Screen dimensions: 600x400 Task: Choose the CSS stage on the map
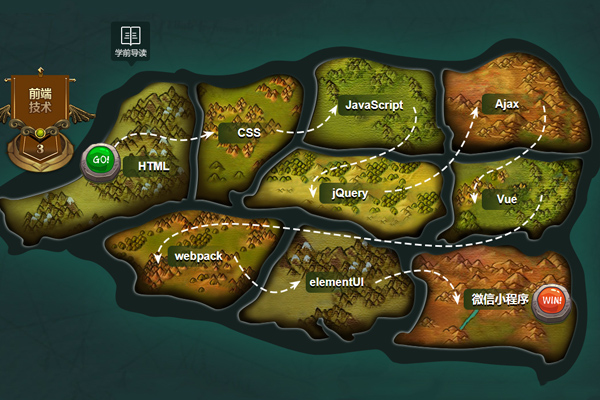249,132
